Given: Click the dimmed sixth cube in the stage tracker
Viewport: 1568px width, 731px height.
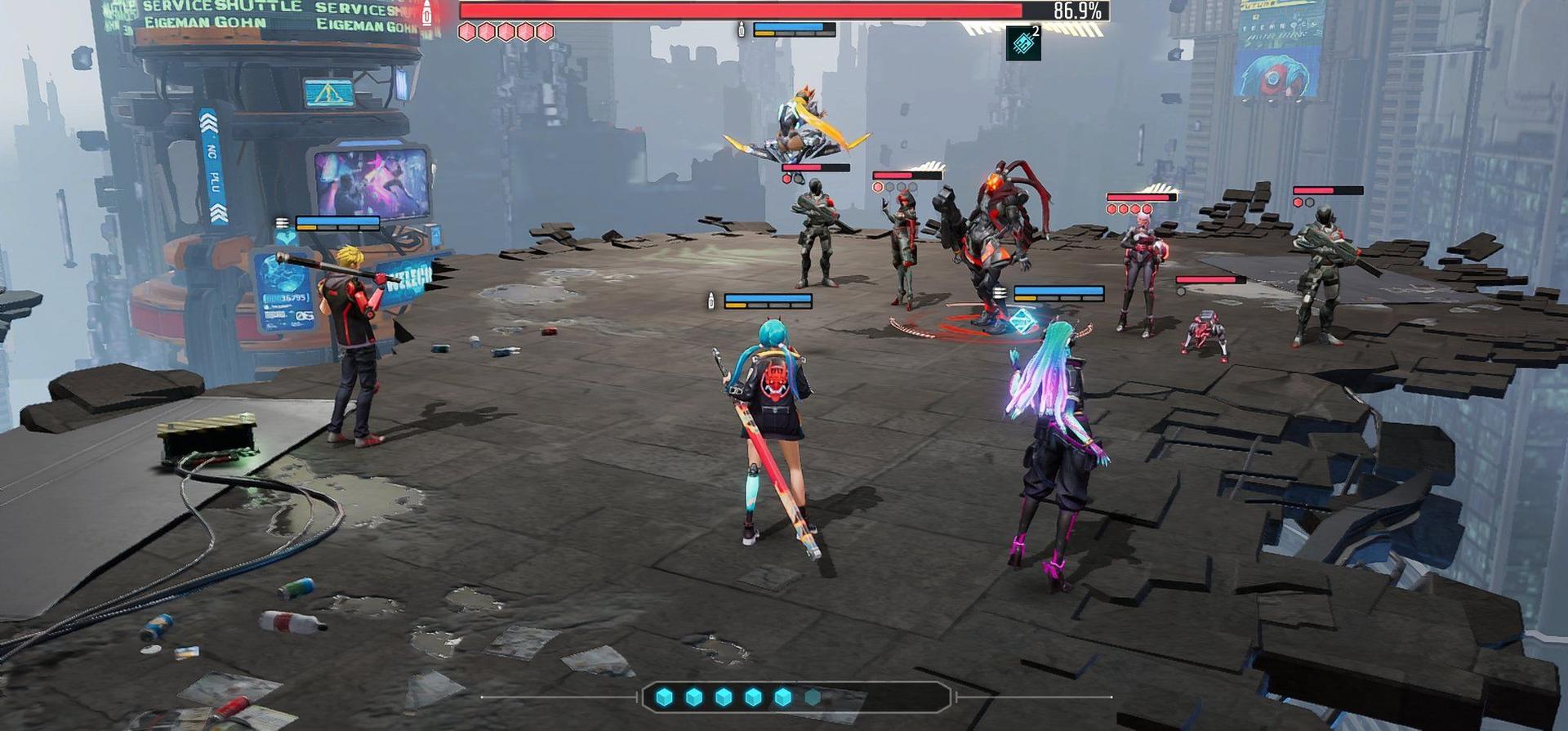Looking at the screenshot, I should click(x=812, y=698).
